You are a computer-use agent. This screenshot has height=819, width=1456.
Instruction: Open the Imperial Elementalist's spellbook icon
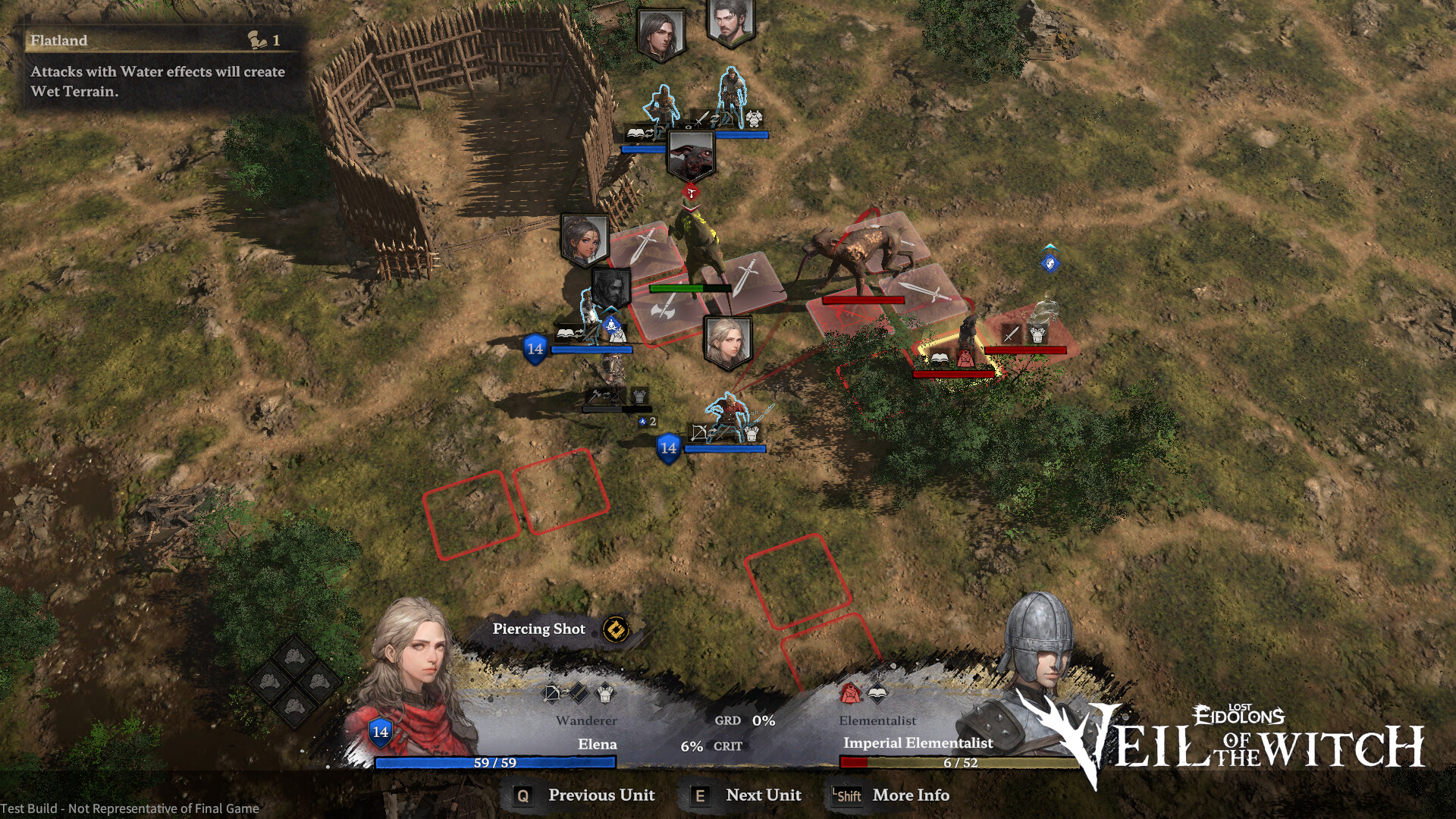tap(878, 693)
